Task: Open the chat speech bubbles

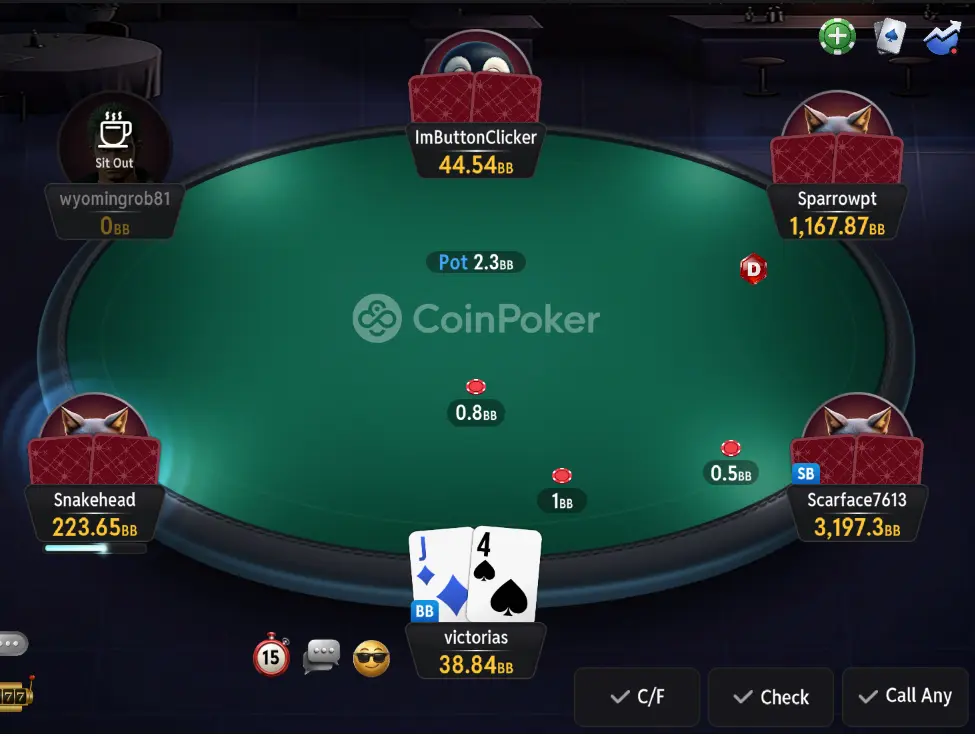Action: click(x=322, y=656)
